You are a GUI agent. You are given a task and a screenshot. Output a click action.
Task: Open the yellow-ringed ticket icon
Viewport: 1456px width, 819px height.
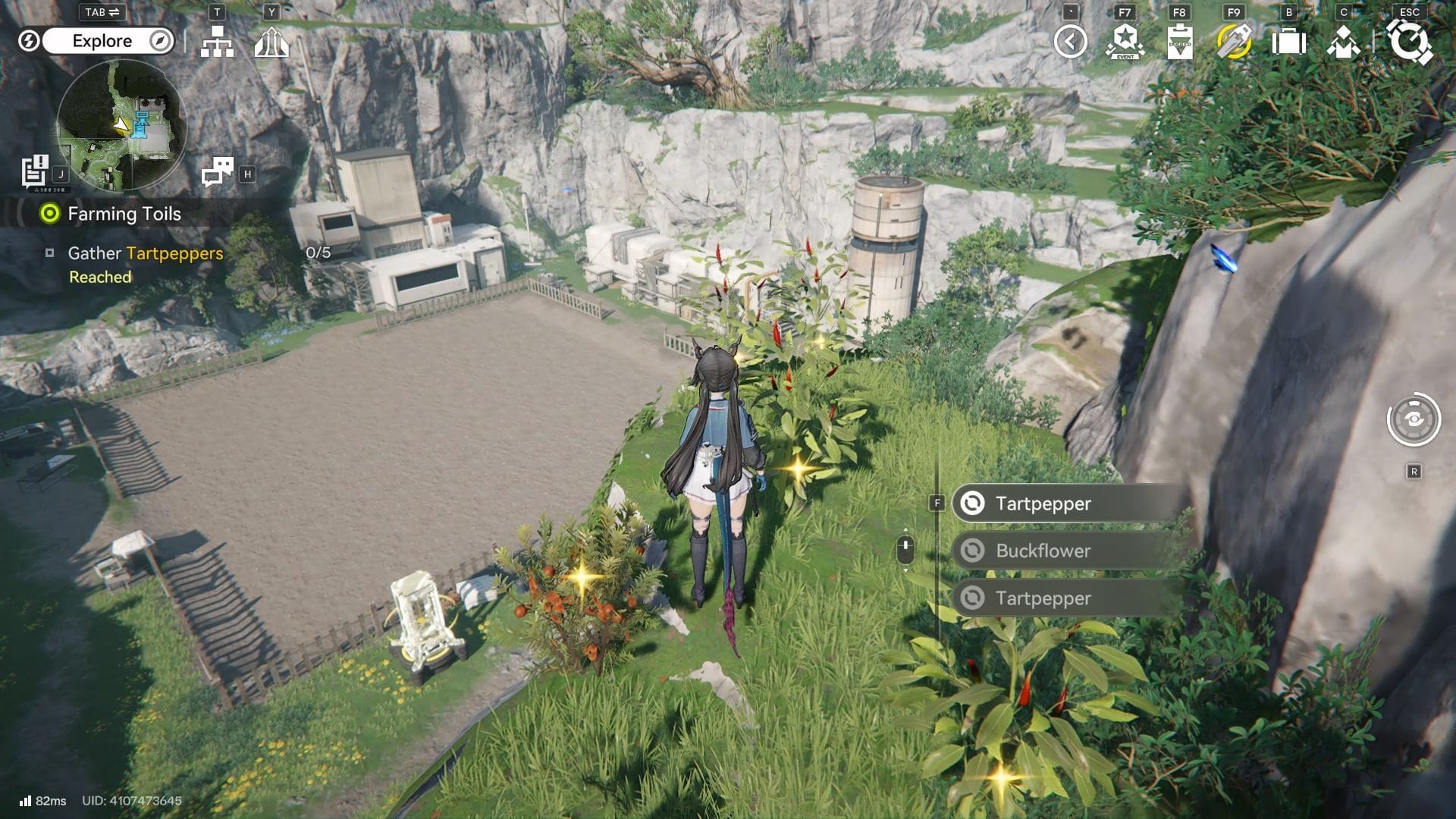[1234, 42]
